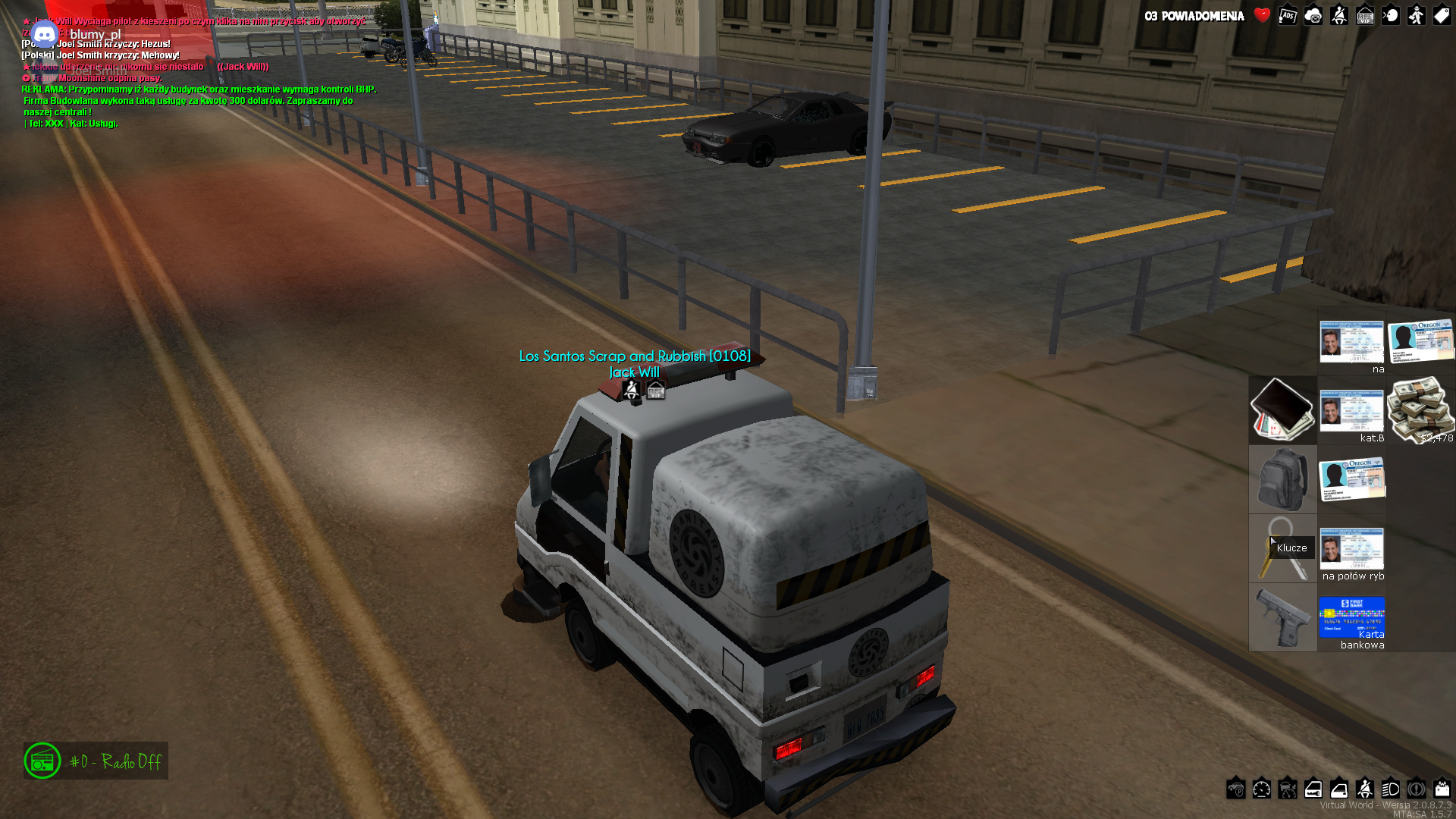Open the speedometer gauge icon
This screenshot has height=819, width=1456.
point(1262,789)
